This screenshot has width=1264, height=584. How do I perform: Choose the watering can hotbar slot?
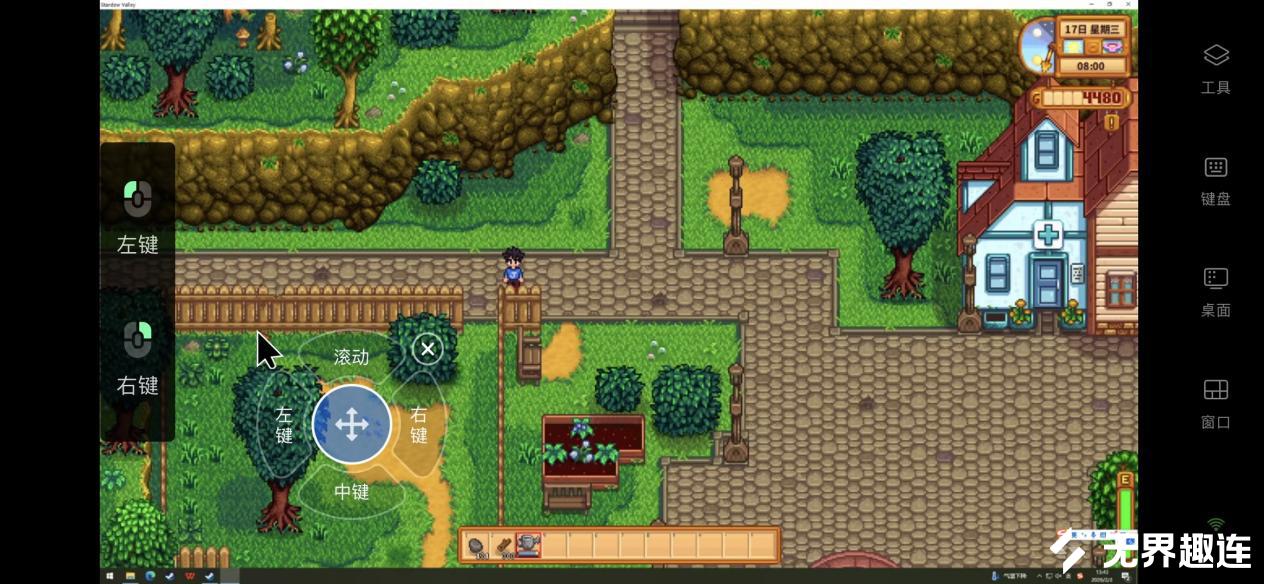pyautogui.click(x=529, y=546)
